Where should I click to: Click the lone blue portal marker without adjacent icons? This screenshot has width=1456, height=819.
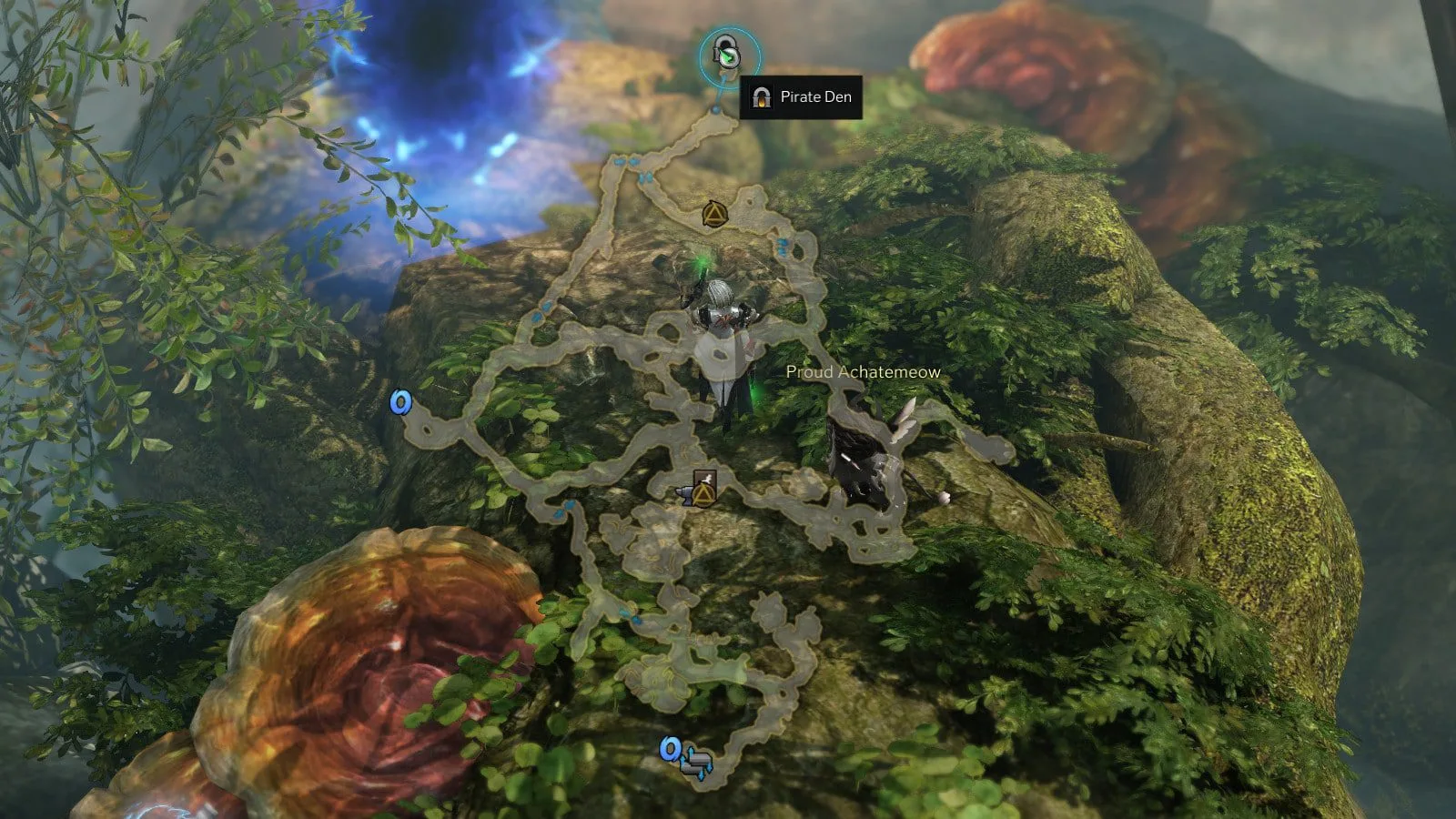(x=400, y=402)
